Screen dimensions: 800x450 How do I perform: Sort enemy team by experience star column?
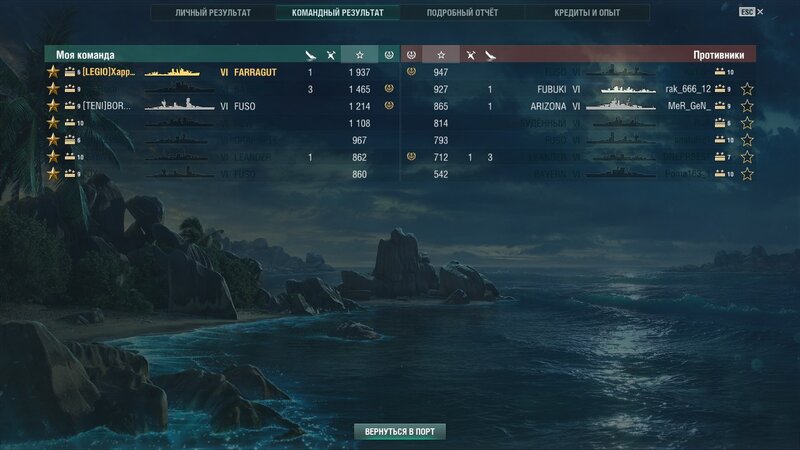(441, 55)
